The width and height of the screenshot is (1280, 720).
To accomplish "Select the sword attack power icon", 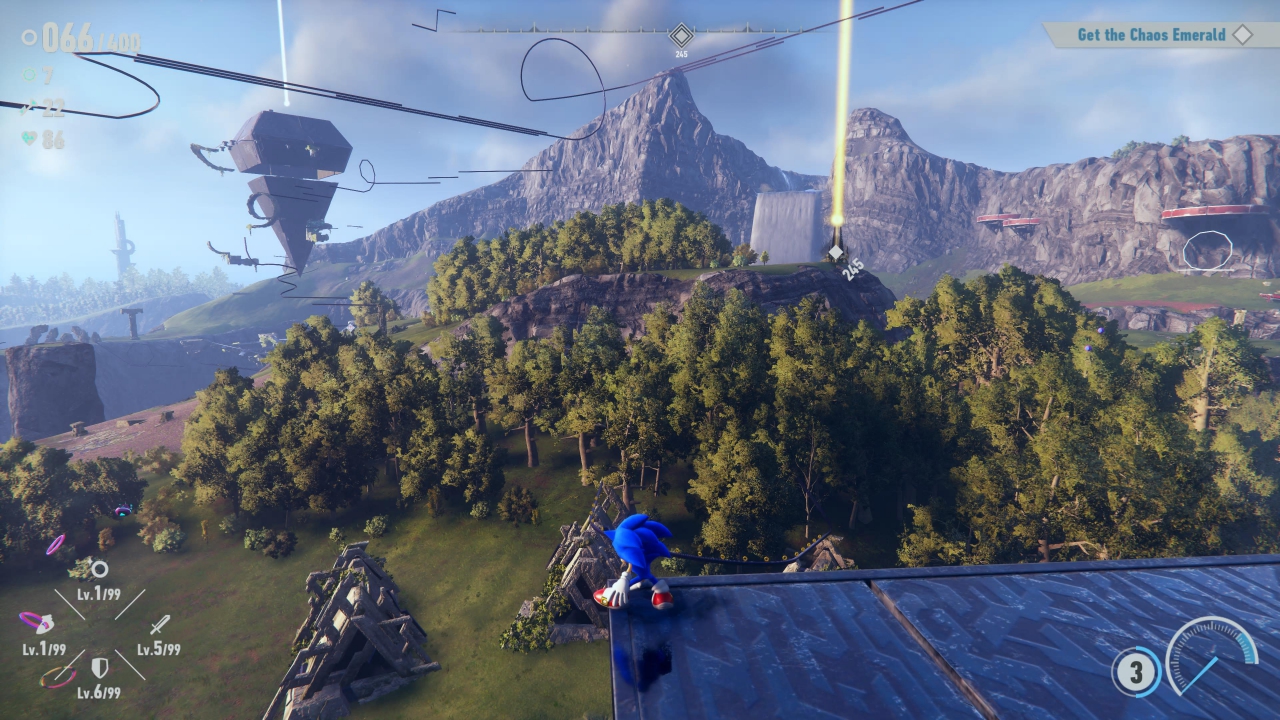I will [159, 625].
